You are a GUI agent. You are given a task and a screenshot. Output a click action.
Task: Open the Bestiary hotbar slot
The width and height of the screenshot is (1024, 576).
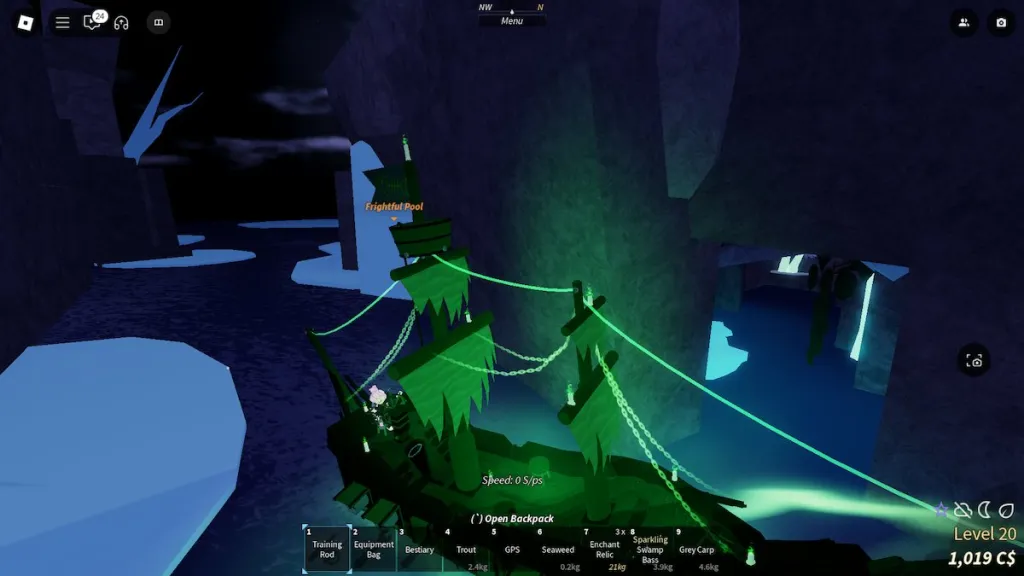click(420, 549)
